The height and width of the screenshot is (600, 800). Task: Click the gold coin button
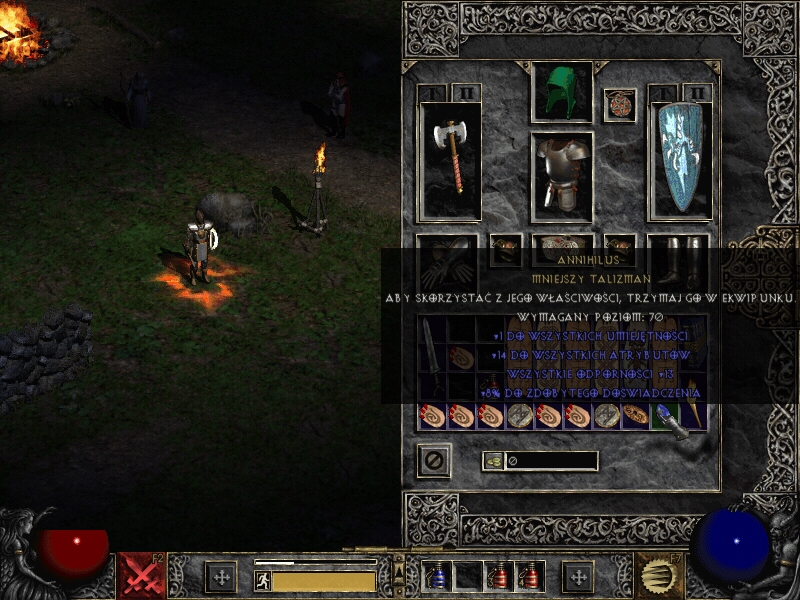(492, 460)
